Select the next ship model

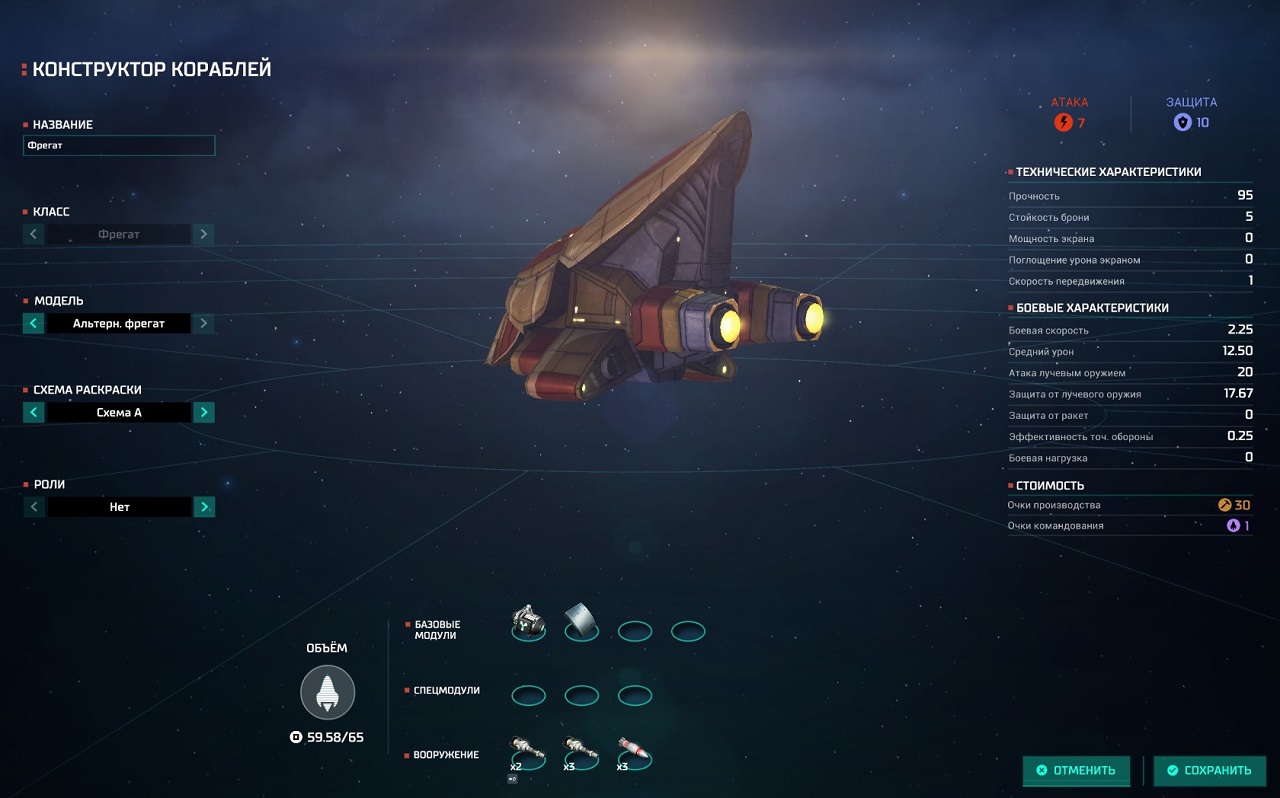[x=203, y=323]
